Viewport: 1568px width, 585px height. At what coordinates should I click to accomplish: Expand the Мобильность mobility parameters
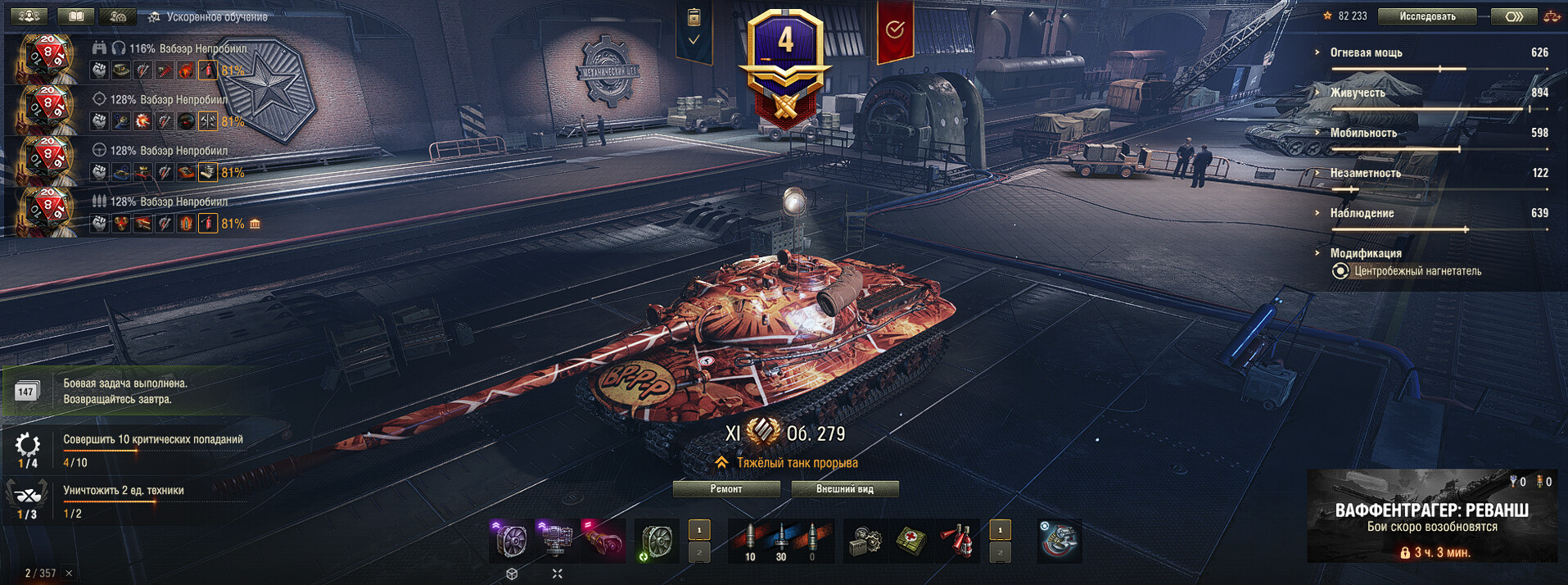pos(1363,133)
